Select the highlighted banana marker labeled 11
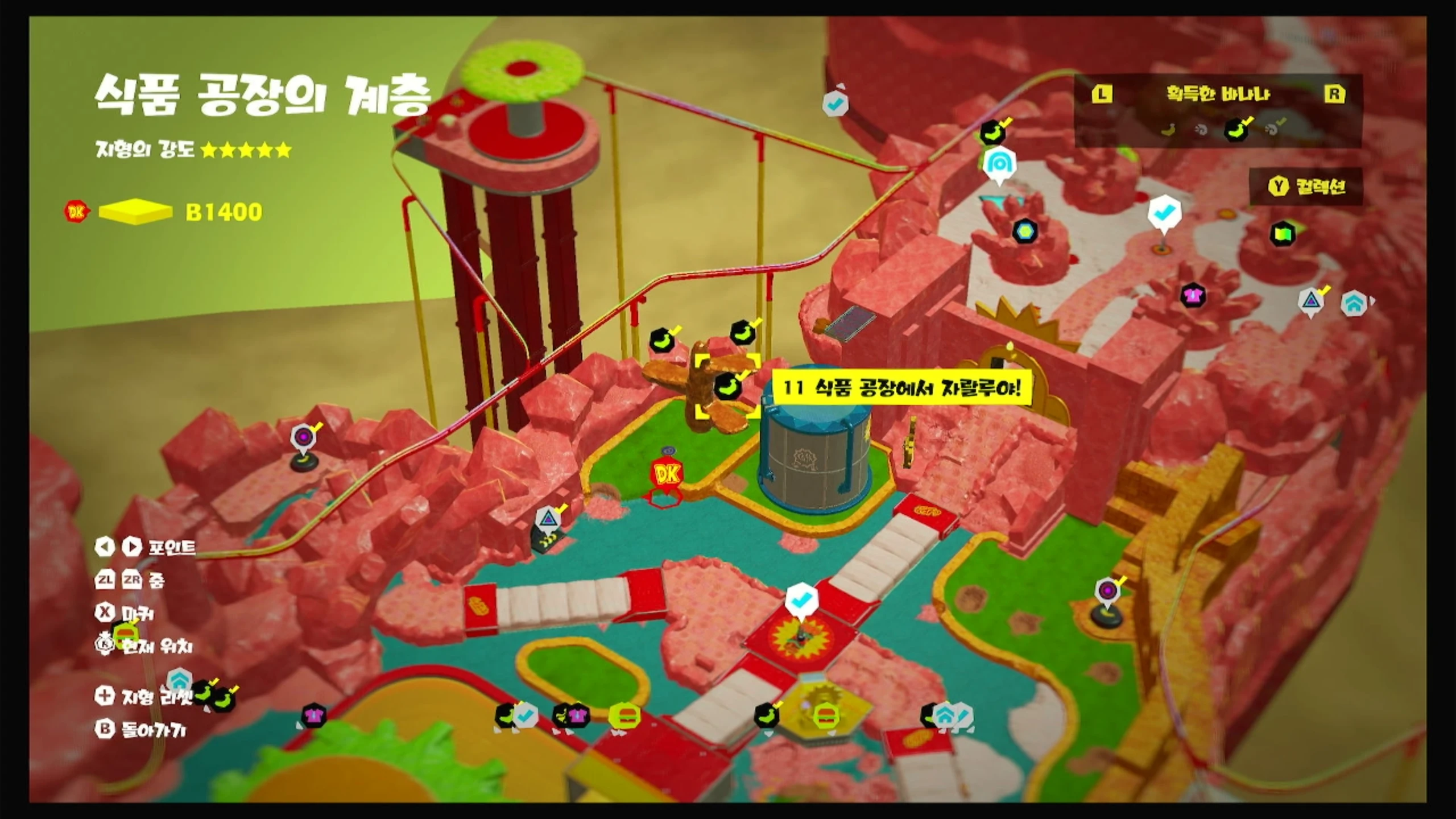This screenshot has height=819, width=1456. [727, 388]
